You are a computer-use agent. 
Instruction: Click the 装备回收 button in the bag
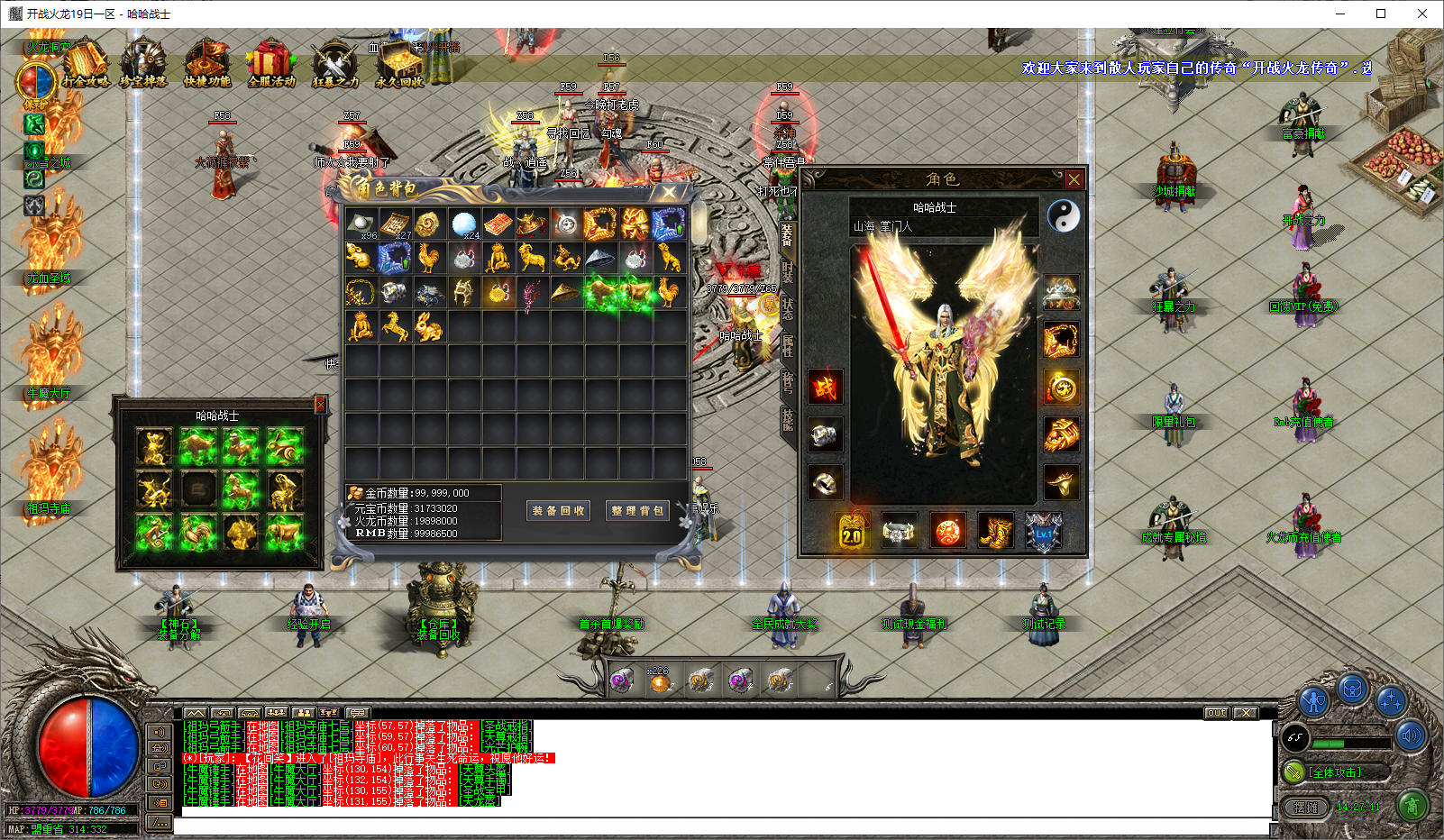558,511
